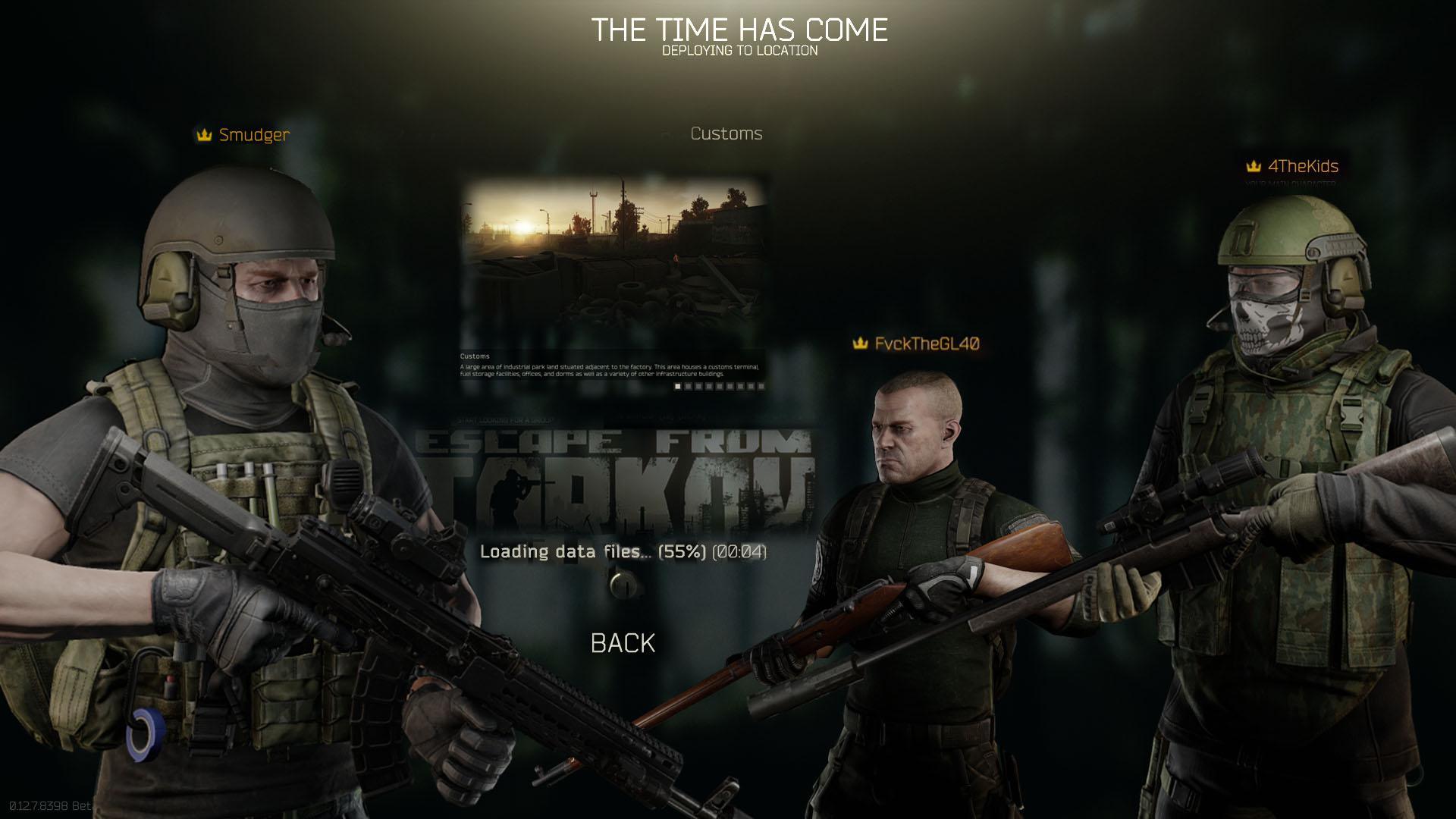This screenshot has width=1456, height=819.
Task: Click the crown icon next to Smudger
Action: point(202,136)
